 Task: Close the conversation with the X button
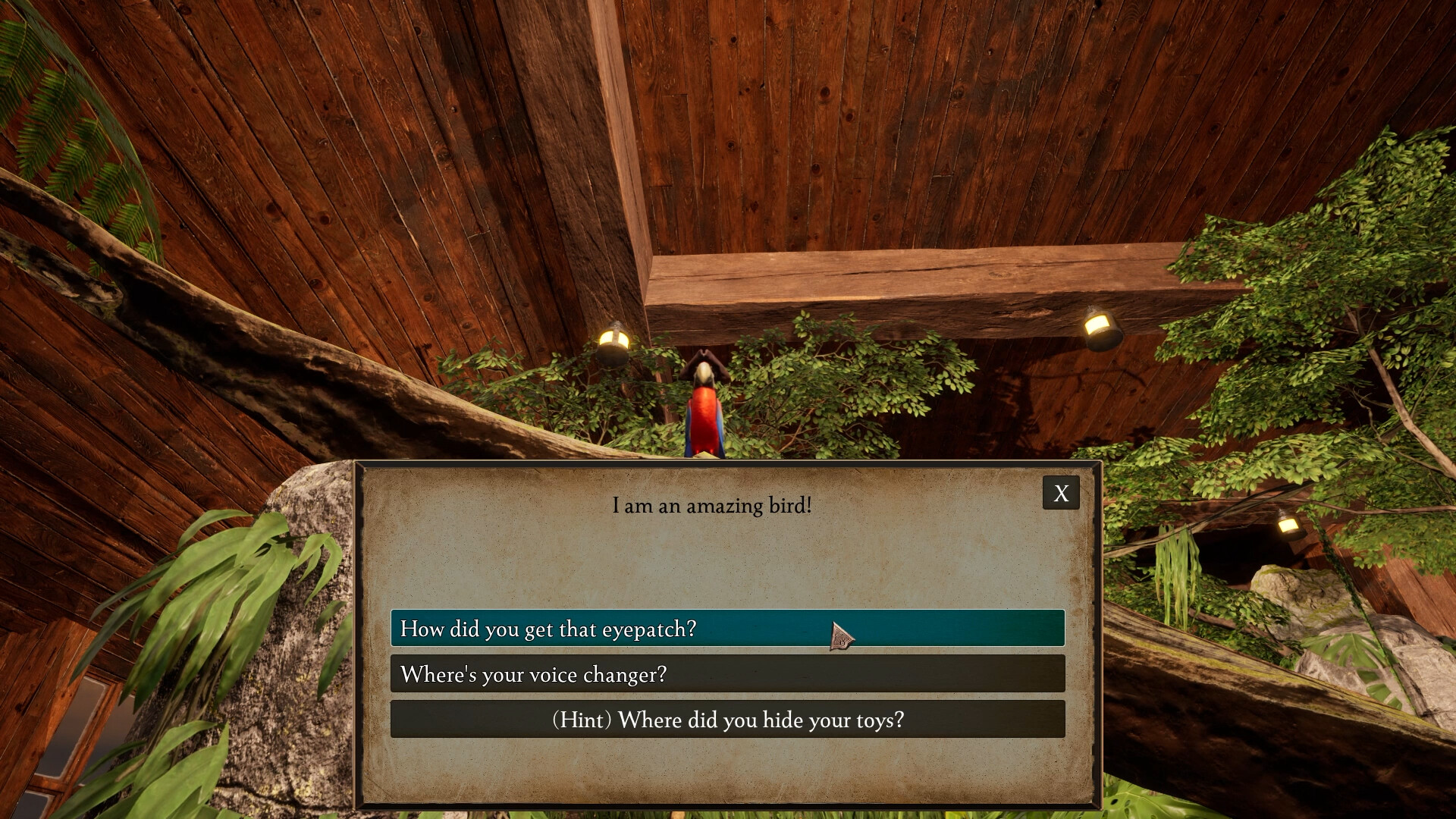coord(1060,493)
